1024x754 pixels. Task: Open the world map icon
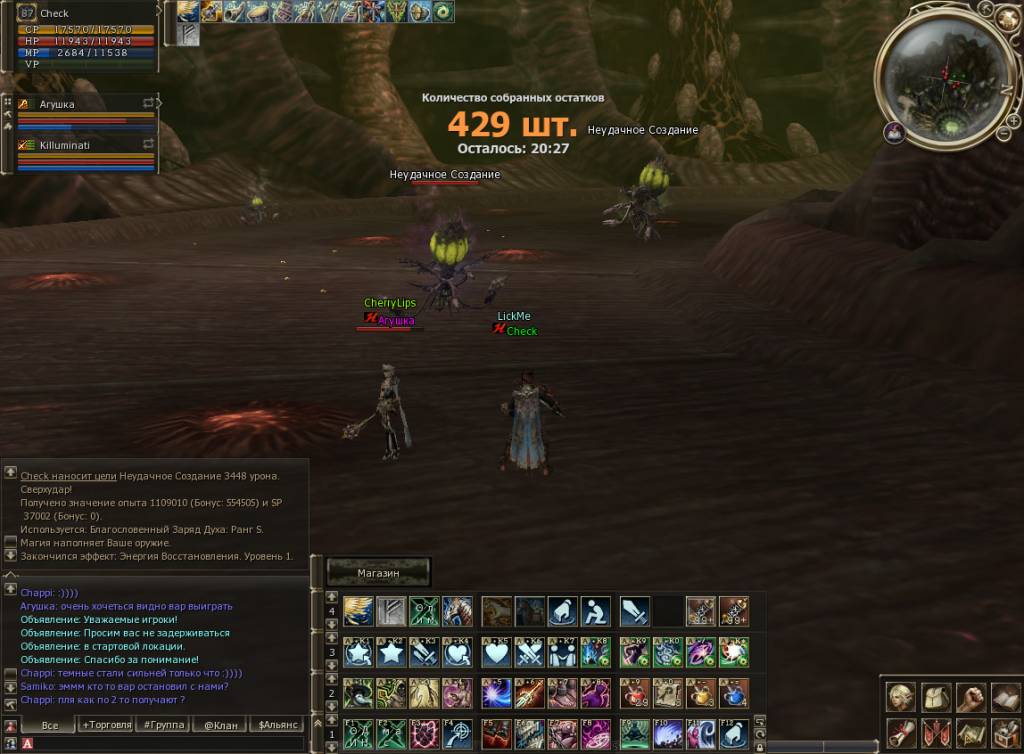[970, 731]
